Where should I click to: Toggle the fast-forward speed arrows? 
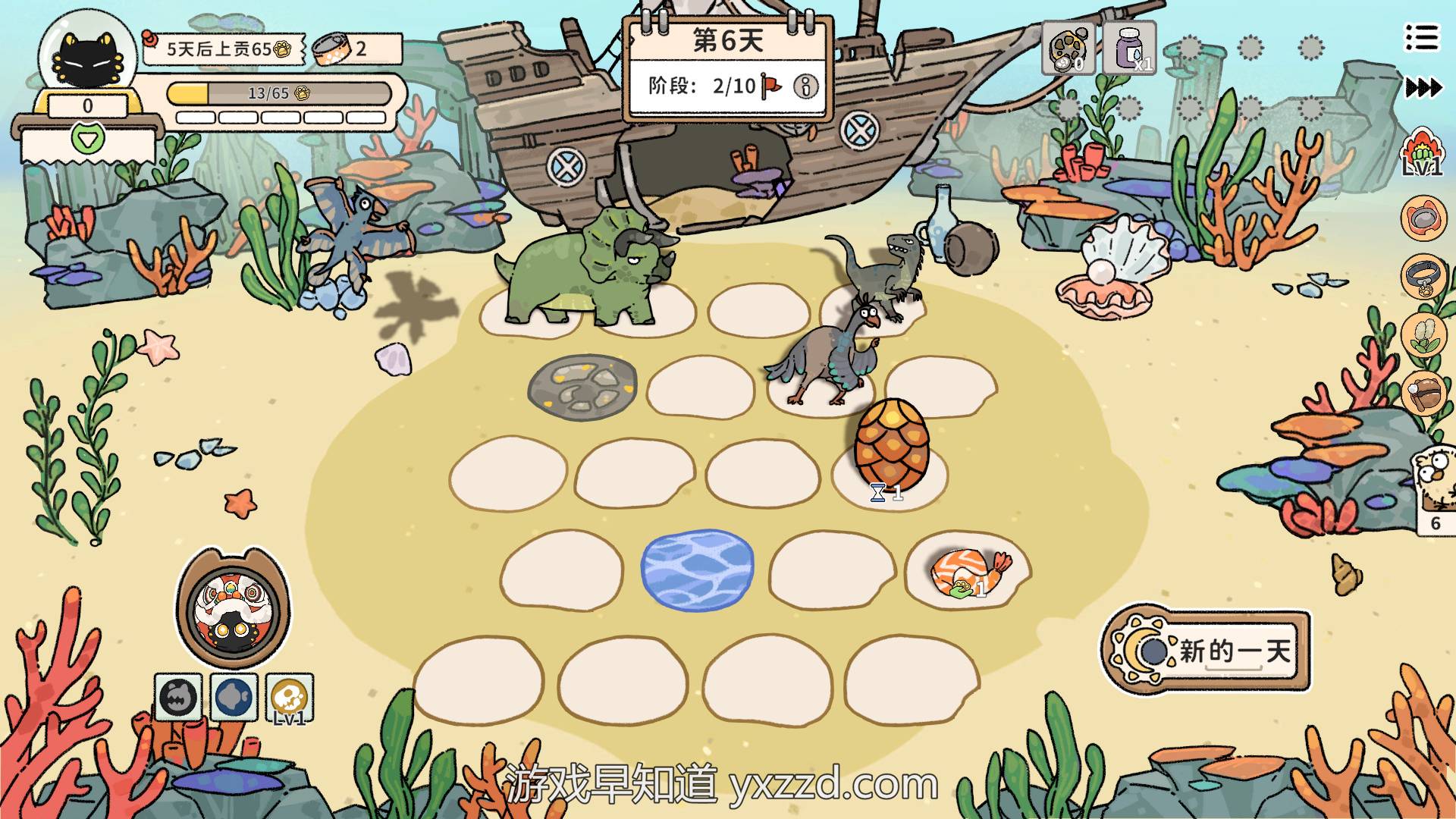[x=1423, y=88]
